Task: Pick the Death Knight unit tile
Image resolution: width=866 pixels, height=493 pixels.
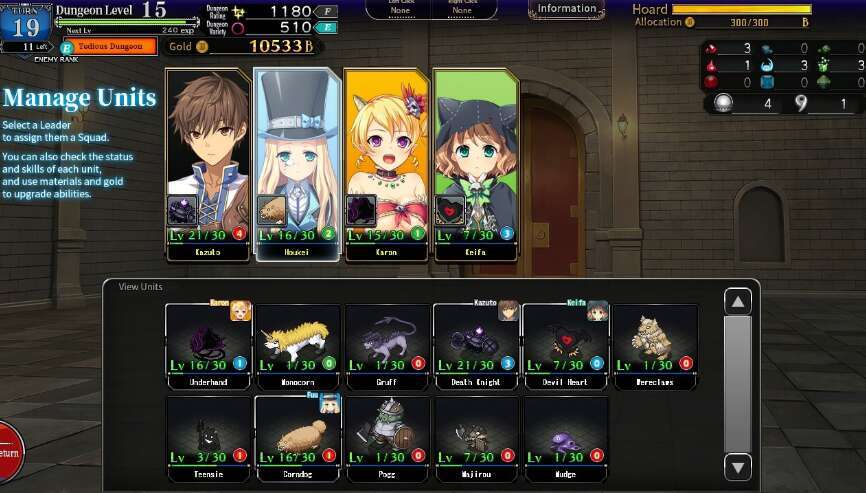Action: (x=475, y=345)
